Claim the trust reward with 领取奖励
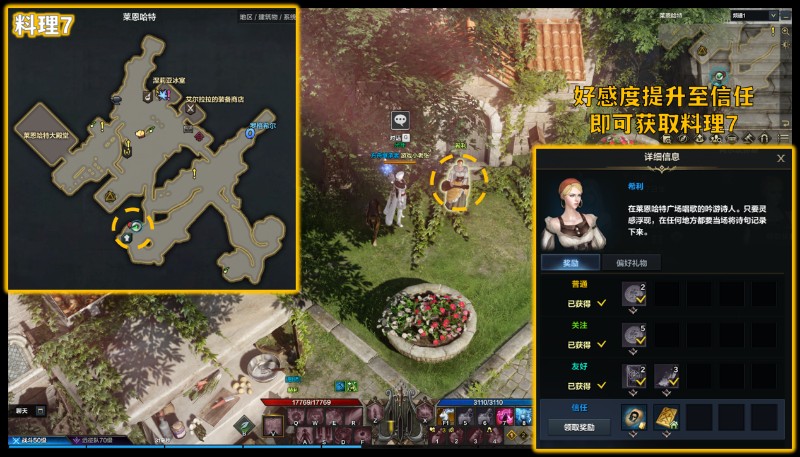This screenshot has height=457, width=800. (x=578, y=427)
